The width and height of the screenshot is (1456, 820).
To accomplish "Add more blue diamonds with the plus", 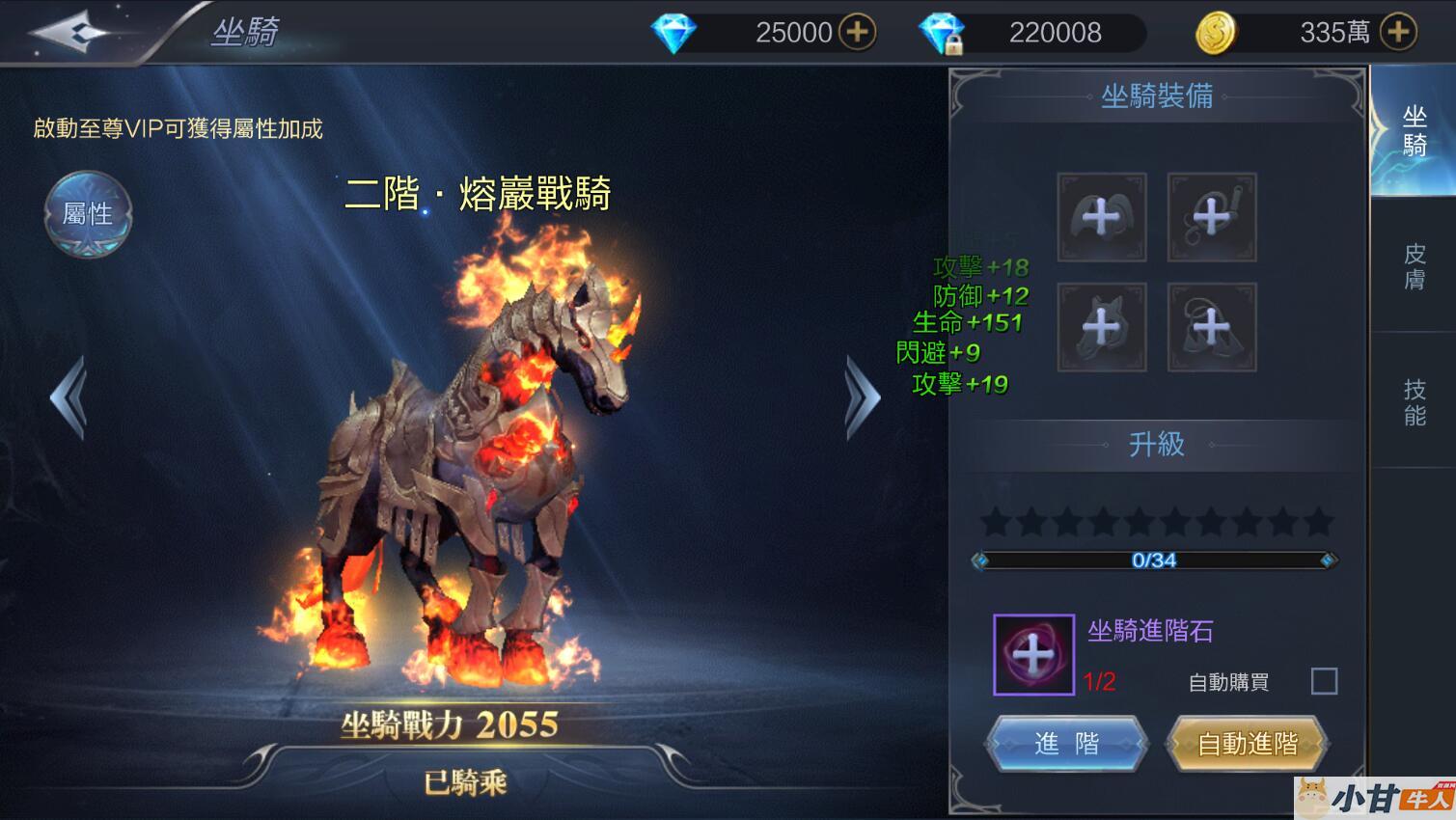I will click(x=857, y=32).
